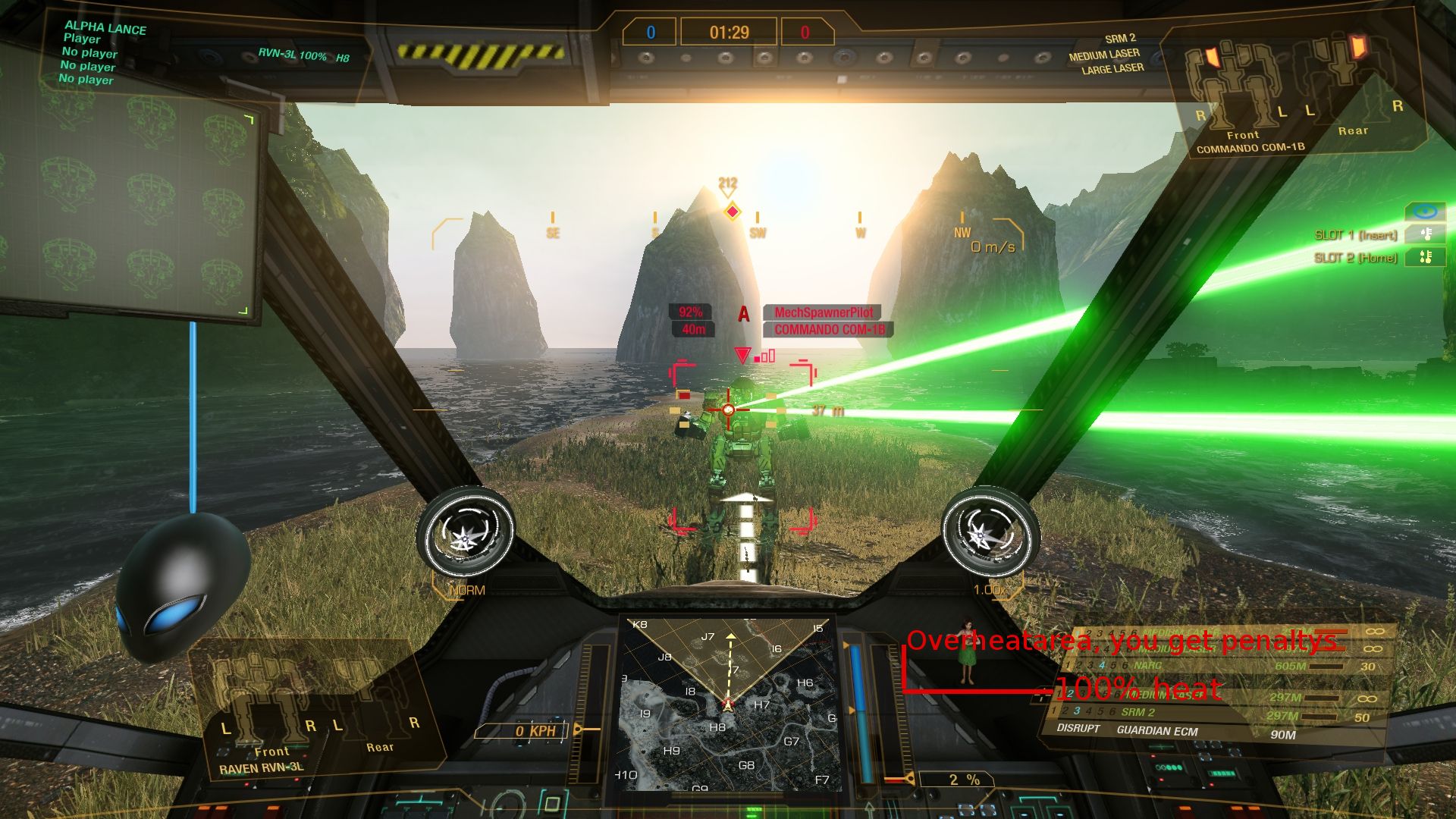Click the red target marker on the compass
1456x819 pixels.
pos(732,212)
